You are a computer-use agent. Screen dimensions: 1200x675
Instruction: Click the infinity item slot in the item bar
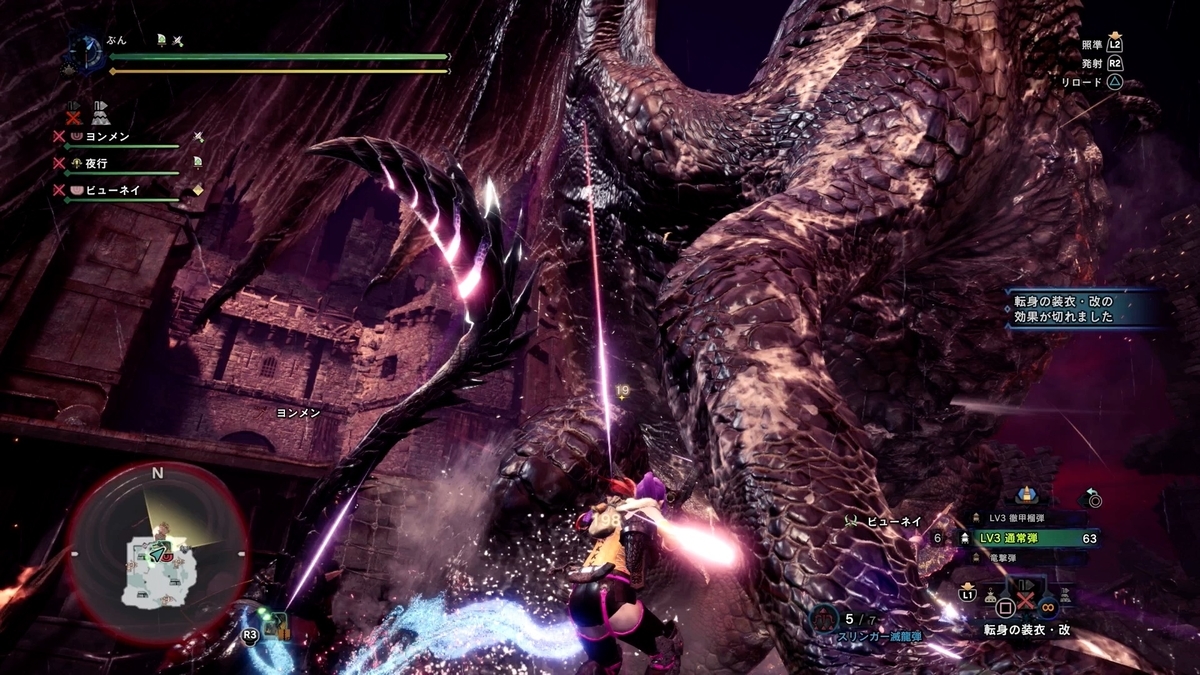pyautogui.click(x=1046, y=605)
